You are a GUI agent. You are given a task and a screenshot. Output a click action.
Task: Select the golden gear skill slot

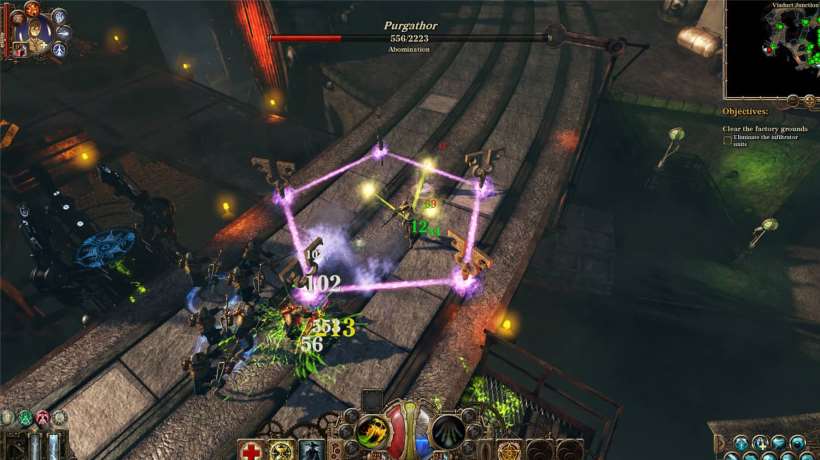pos(283,451)
